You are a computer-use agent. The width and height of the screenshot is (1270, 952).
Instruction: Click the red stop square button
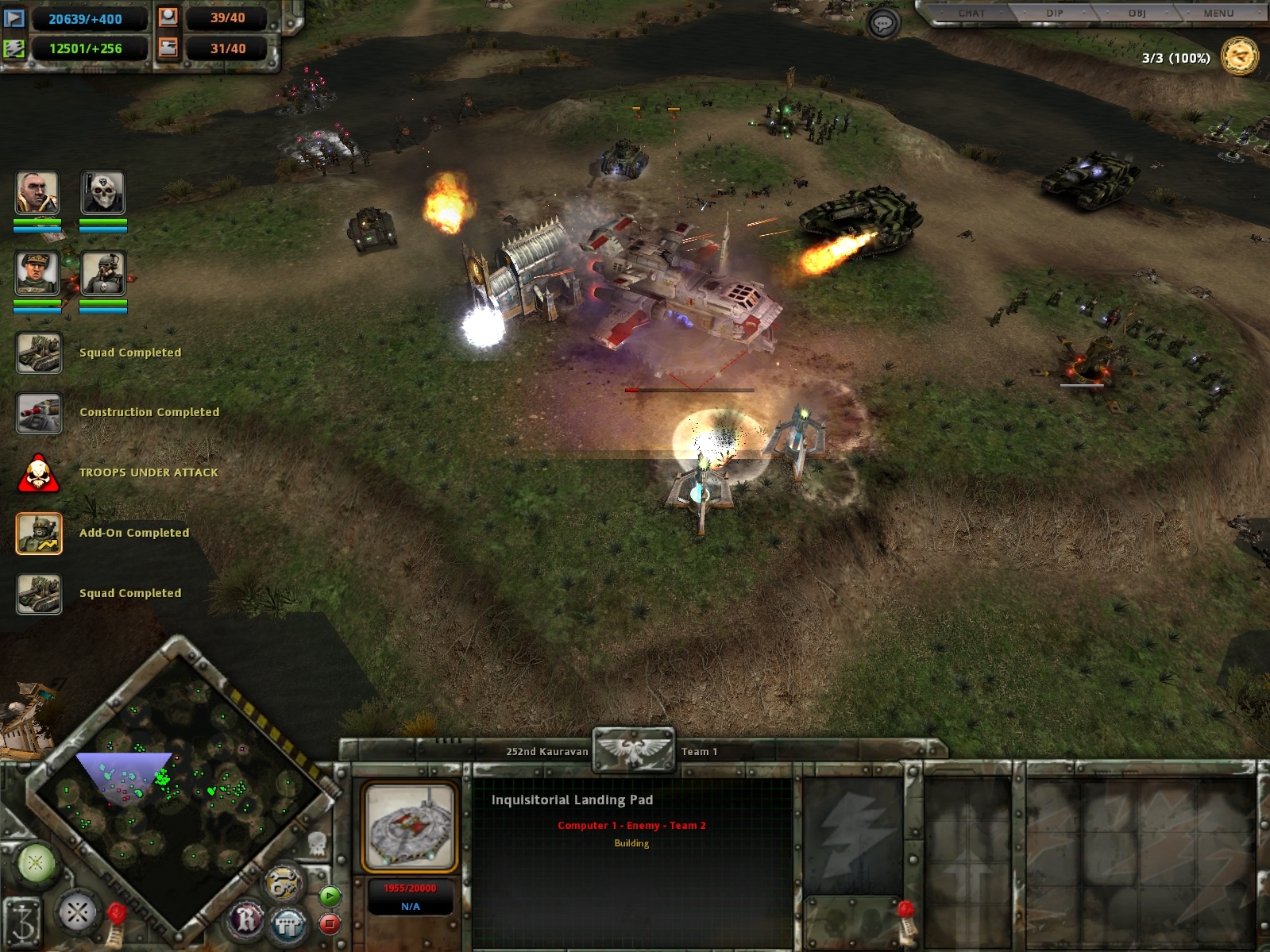[x=329, y=923]
